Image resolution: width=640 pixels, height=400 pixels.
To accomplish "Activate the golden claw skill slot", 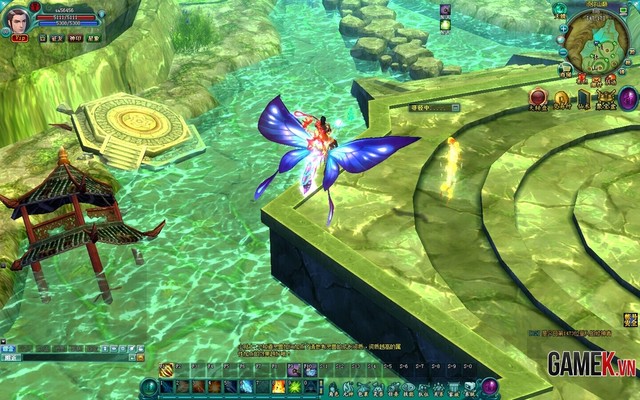I will click(166, 370).
